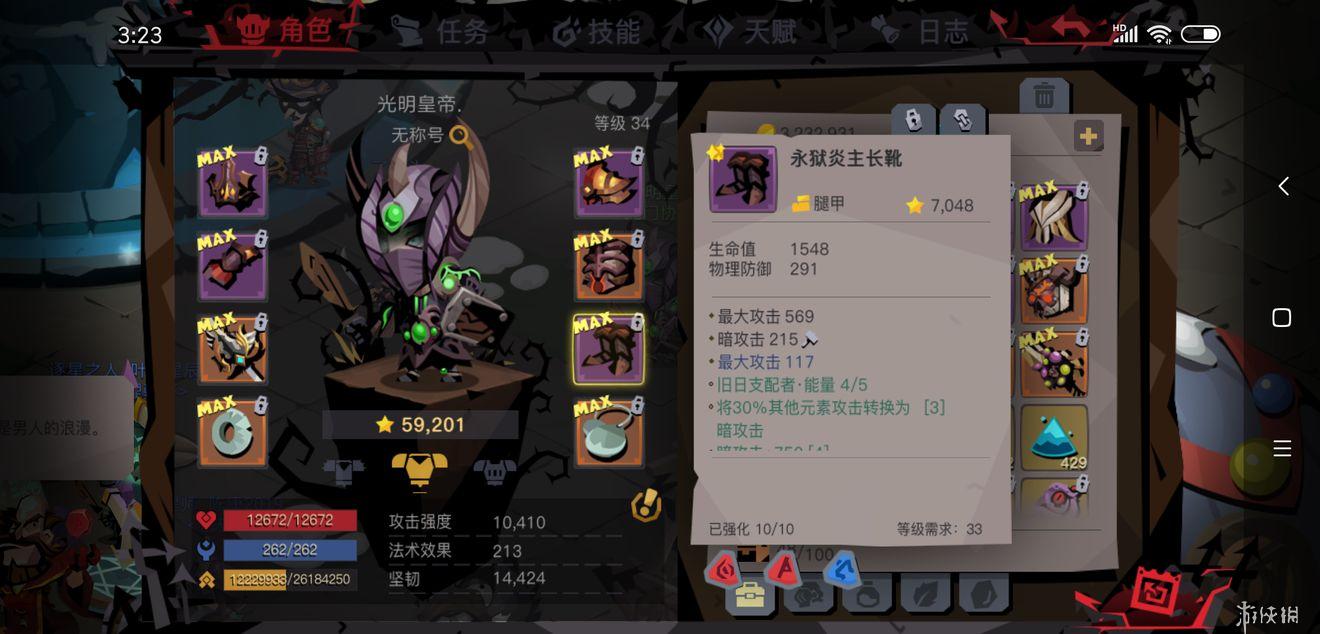
Task: Open the title search magnifier icon
Action: (461, 136)
